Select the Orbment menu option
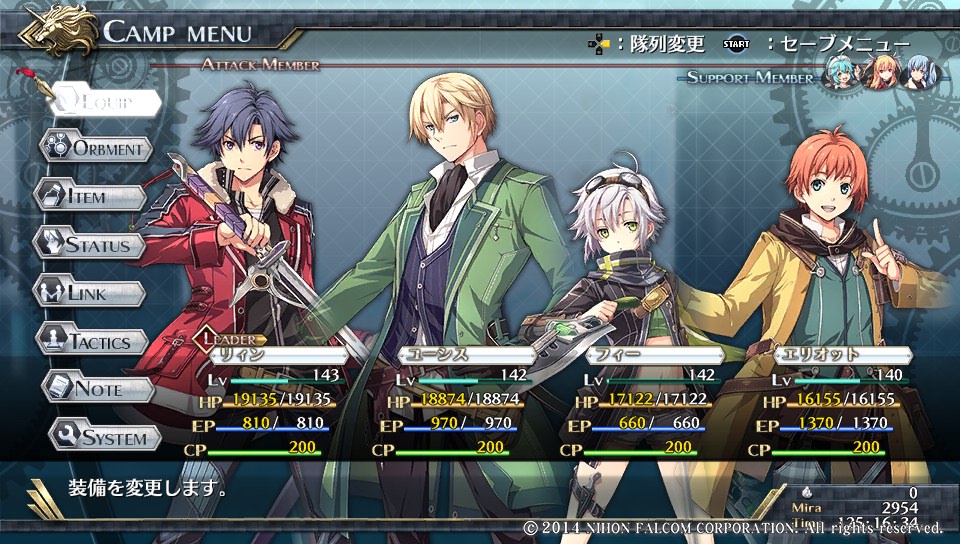This screenshot has width=960, height=544. [97, 149]
